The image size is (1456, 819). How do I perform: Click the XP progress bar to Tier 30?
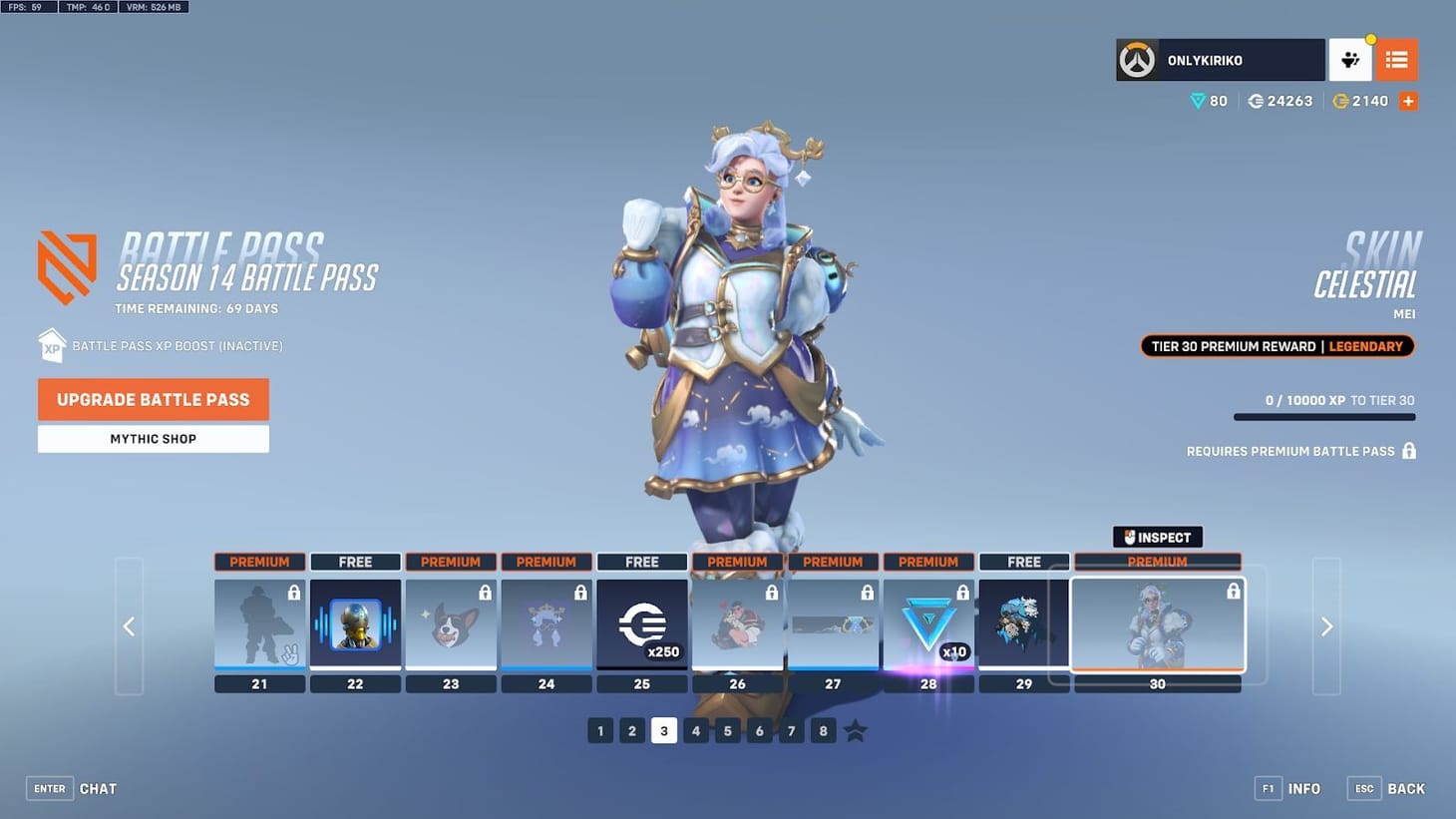1324,417
